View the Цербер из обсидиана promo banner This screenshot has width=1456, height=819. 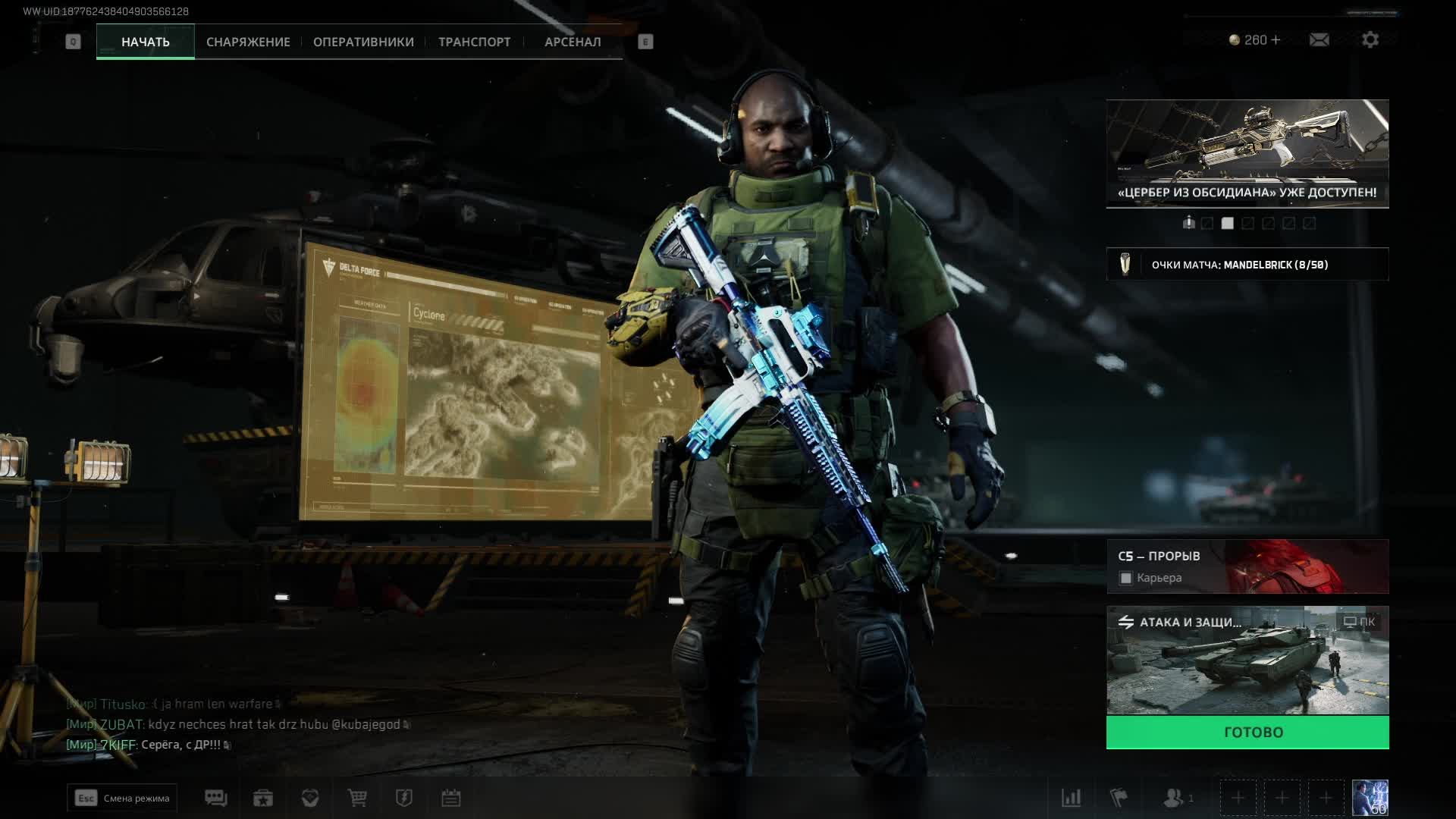[1247, 153]
